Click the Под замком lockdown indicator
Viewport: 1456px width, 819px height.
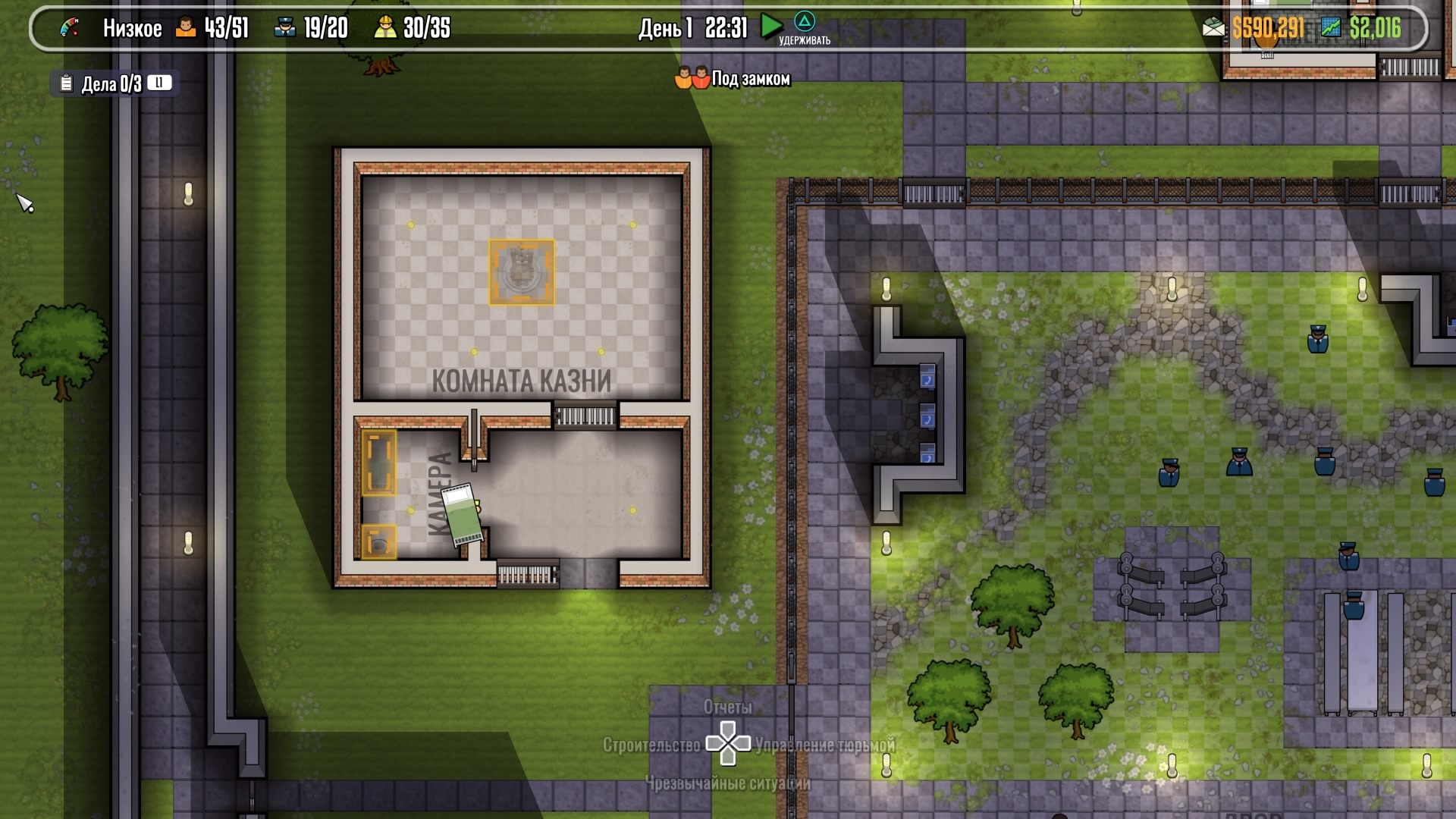733,79
